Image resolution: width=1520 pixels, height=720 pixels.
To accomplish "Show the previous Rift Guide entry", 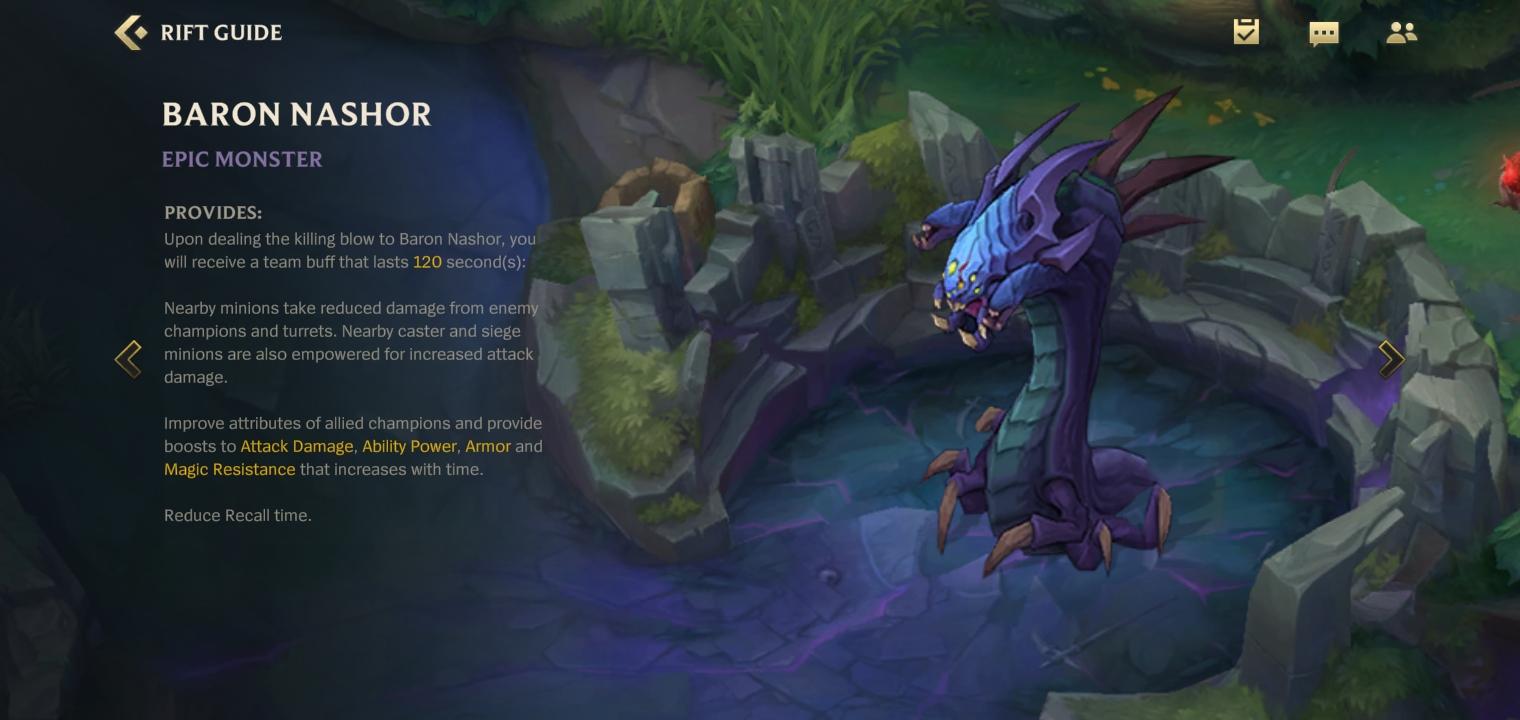I will click(129, 359).
